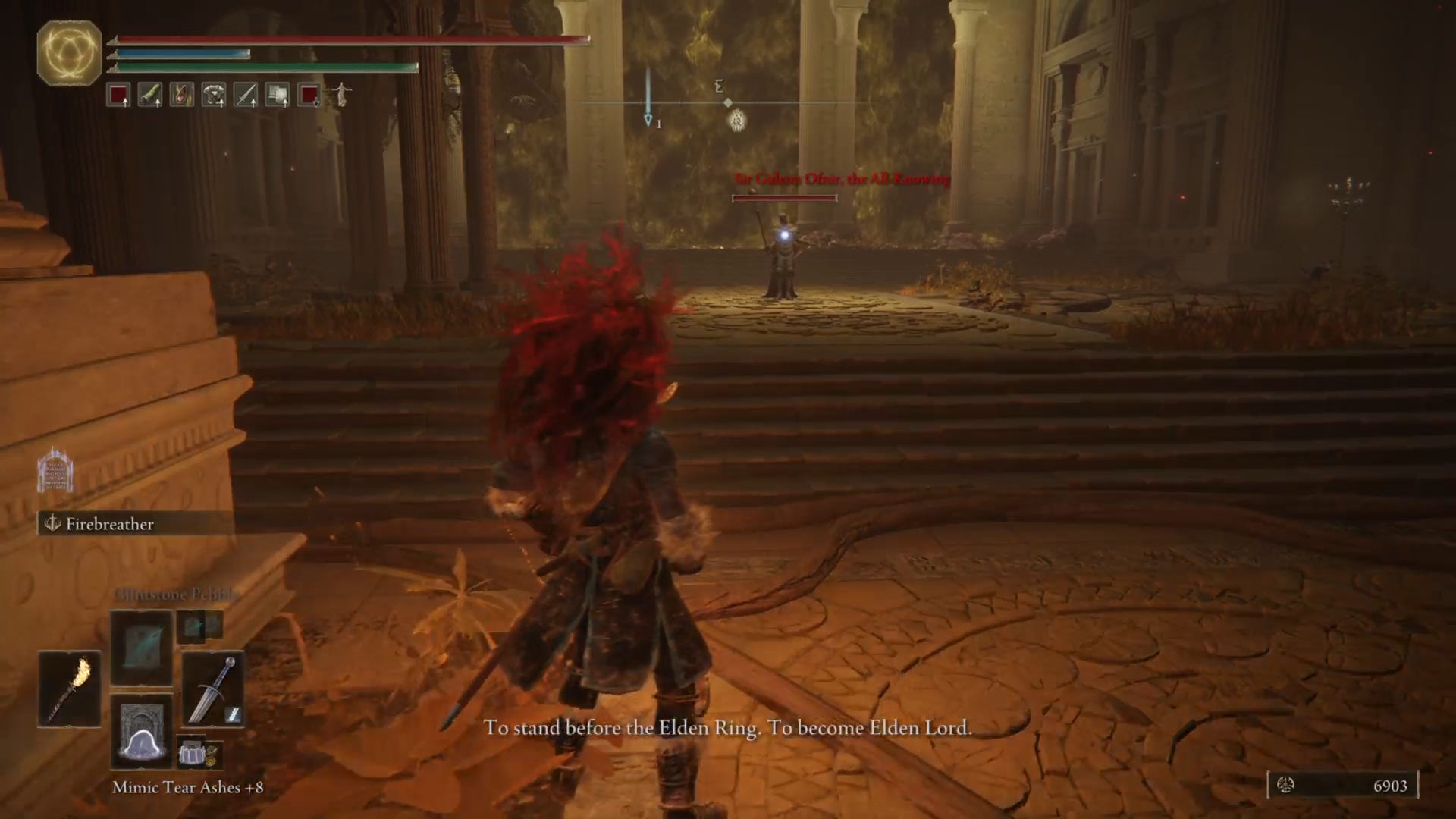The height and width of the screenshot is (819, 1456).
Task: Click the crimson flask quick-slot icon
Action: coord(119,95)
